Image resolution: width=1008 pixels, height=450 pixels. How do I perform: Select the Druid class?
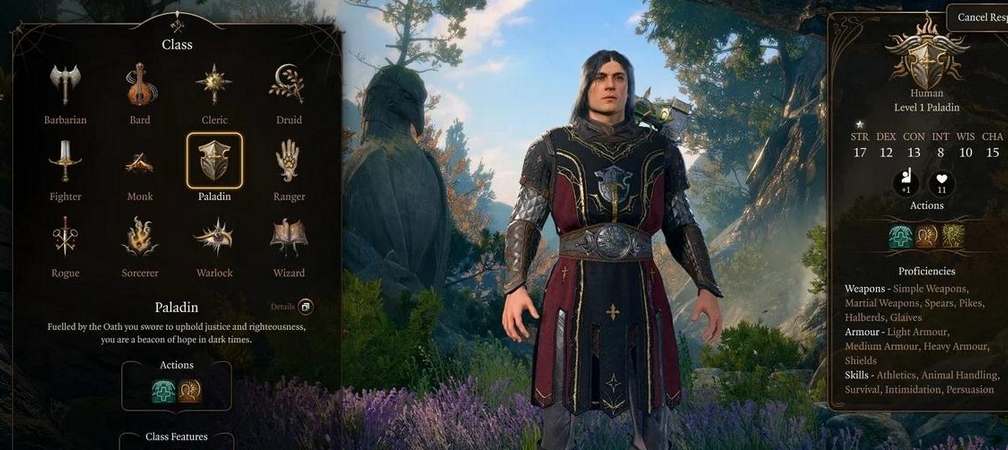288,86
